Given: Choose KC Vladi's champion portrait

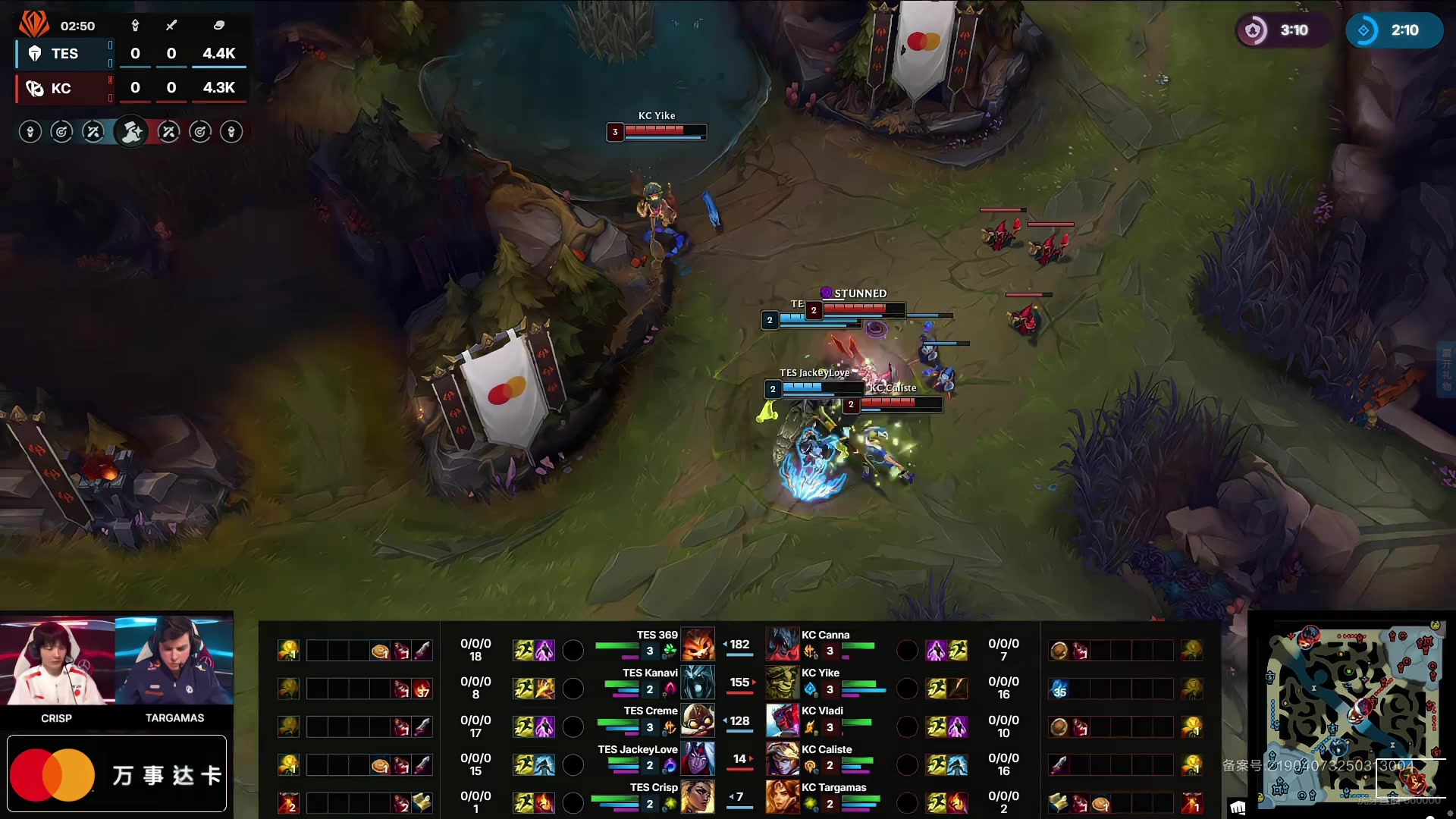Looking at the screenshot, I should click(783, 720).
